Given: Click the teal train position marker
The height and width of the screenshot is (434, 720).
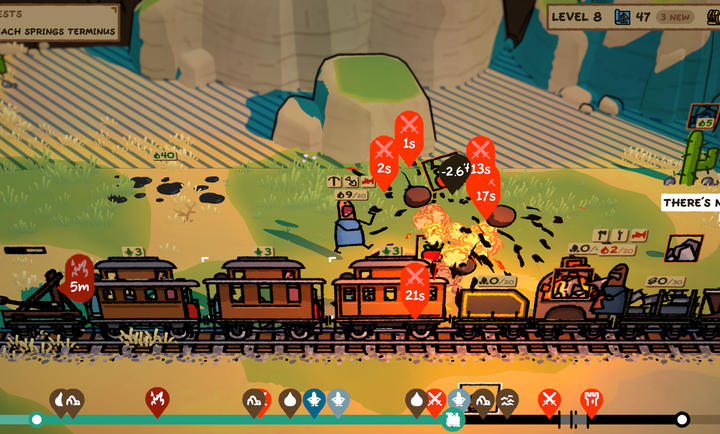Looking at the screenshot, I should 454,419.
